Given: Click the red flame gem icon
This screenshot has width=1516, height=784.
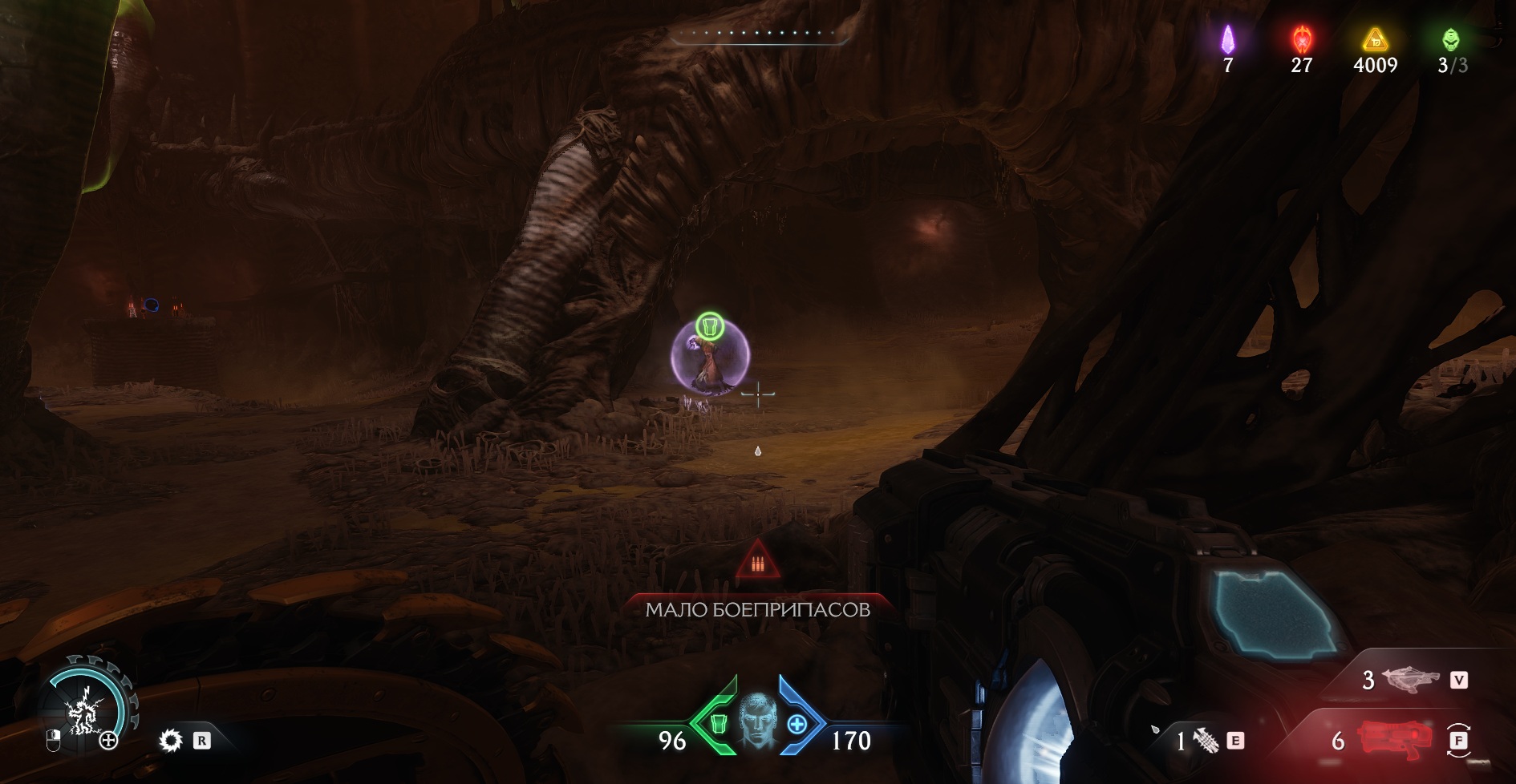Looking at the screenshot, I should tap(1301, 39).
